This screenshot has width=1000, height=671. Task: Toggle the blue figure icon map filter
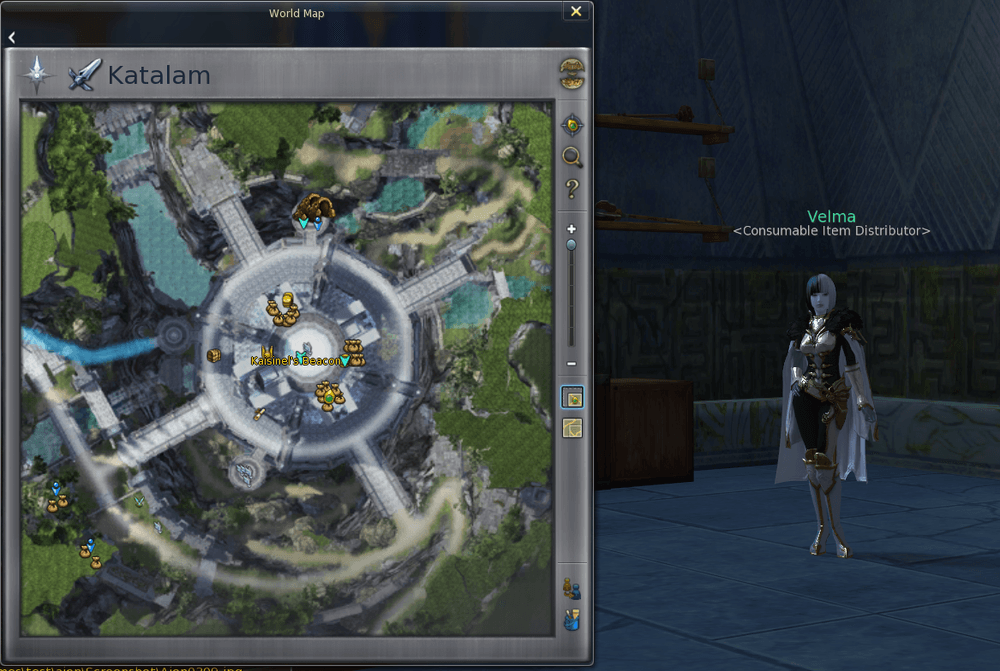pyautogui.click(x=572, y=619)
